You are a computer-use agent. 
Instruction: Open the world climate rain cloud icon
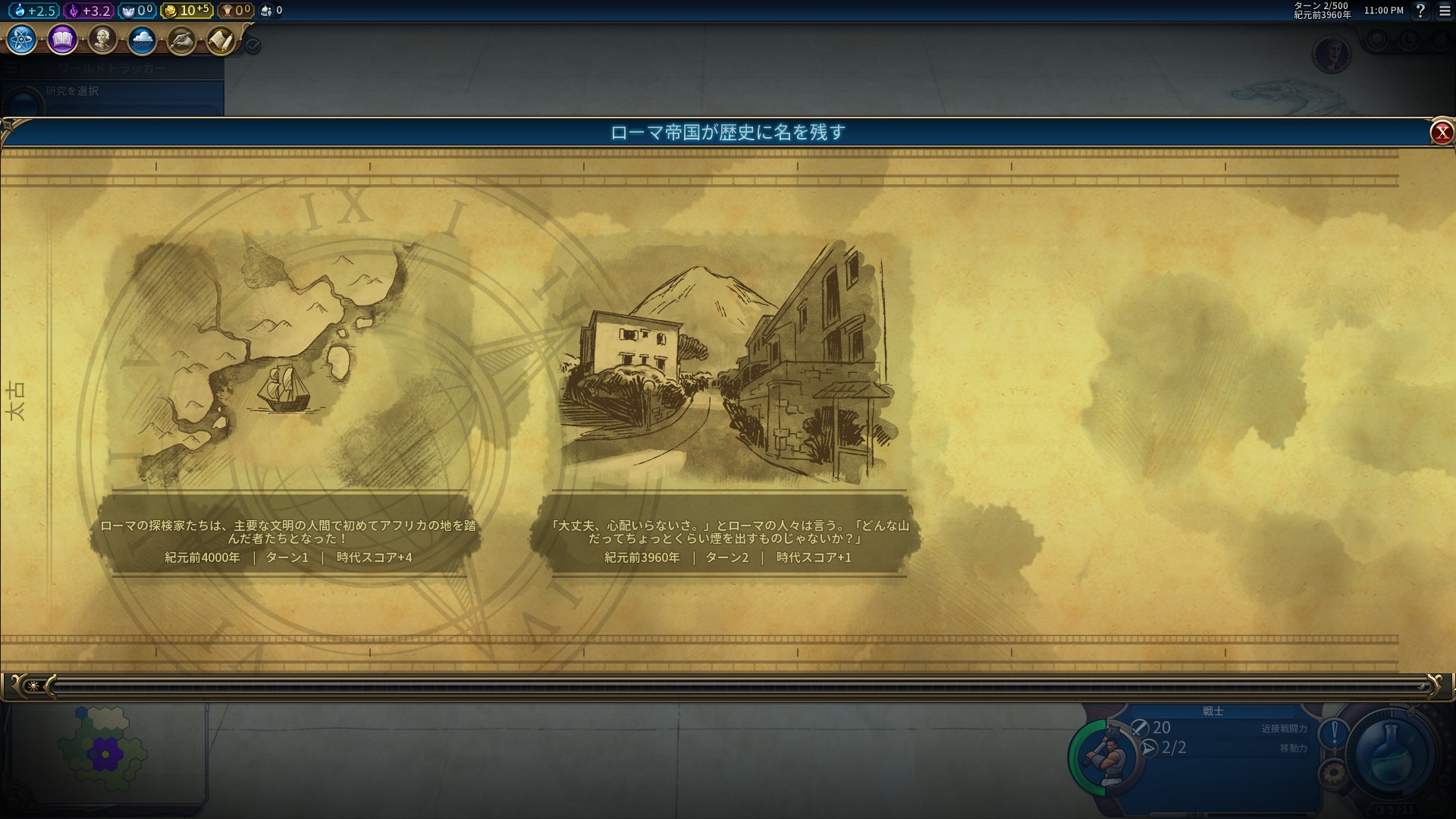142,39
